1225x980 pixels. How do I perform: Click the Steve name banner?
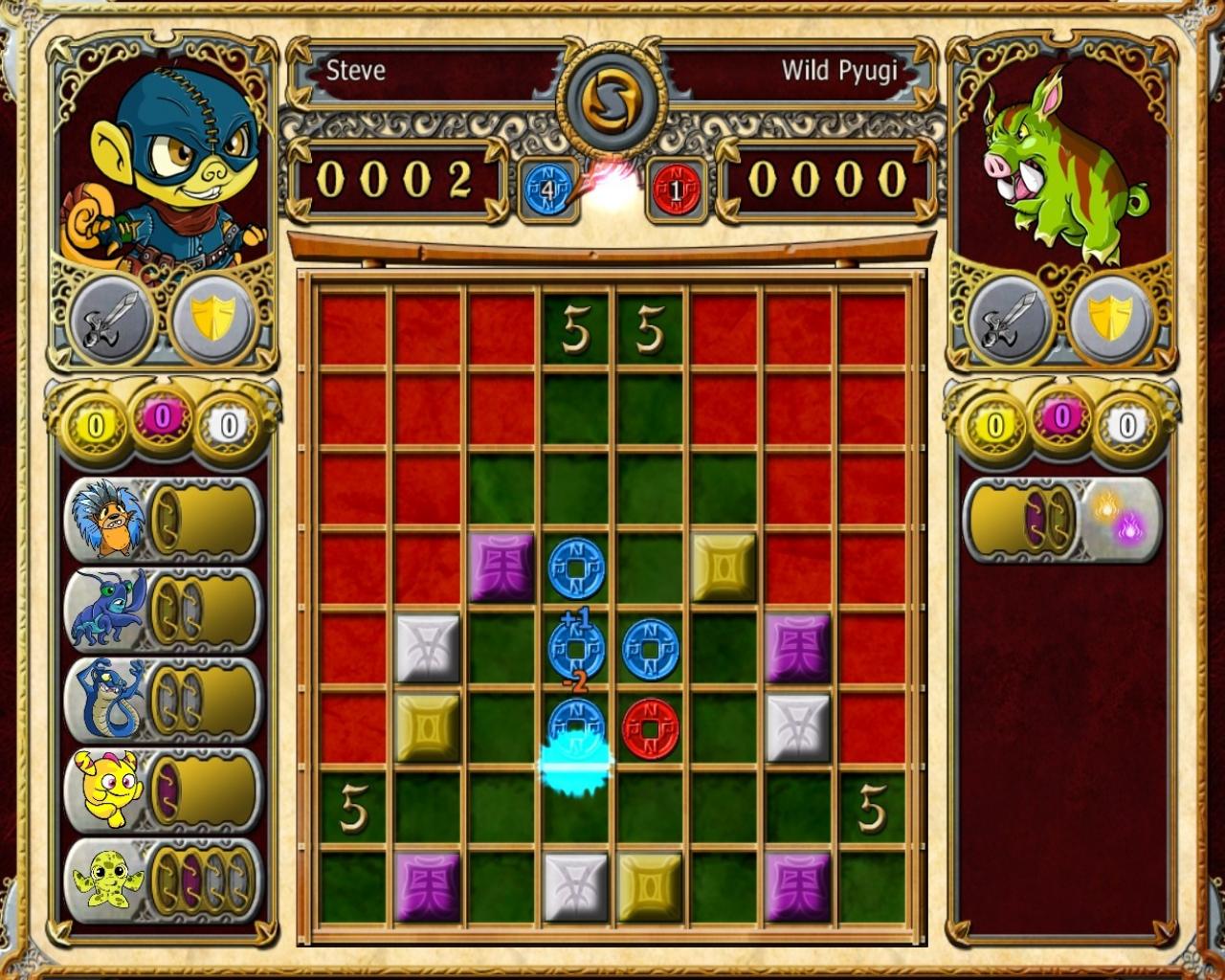354,70
